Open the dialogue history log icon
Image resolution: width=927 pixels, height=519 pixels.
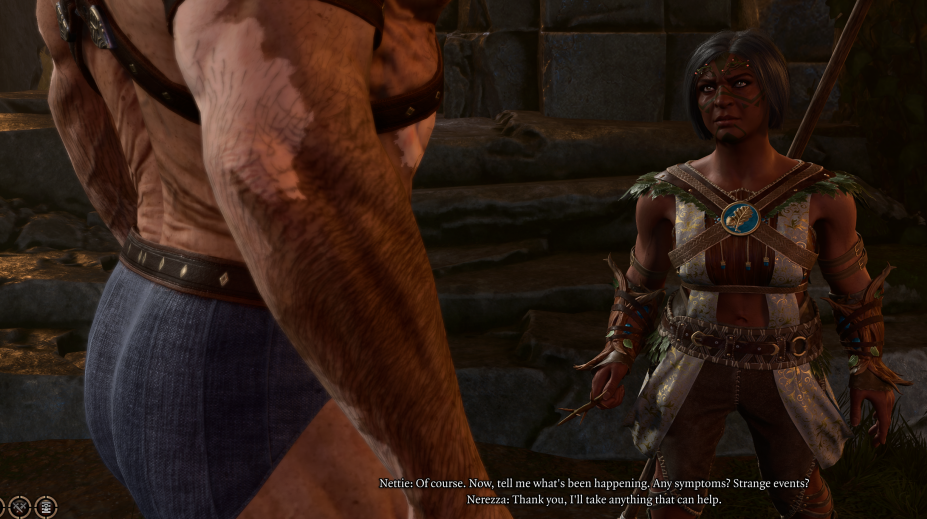click(46, 506)
